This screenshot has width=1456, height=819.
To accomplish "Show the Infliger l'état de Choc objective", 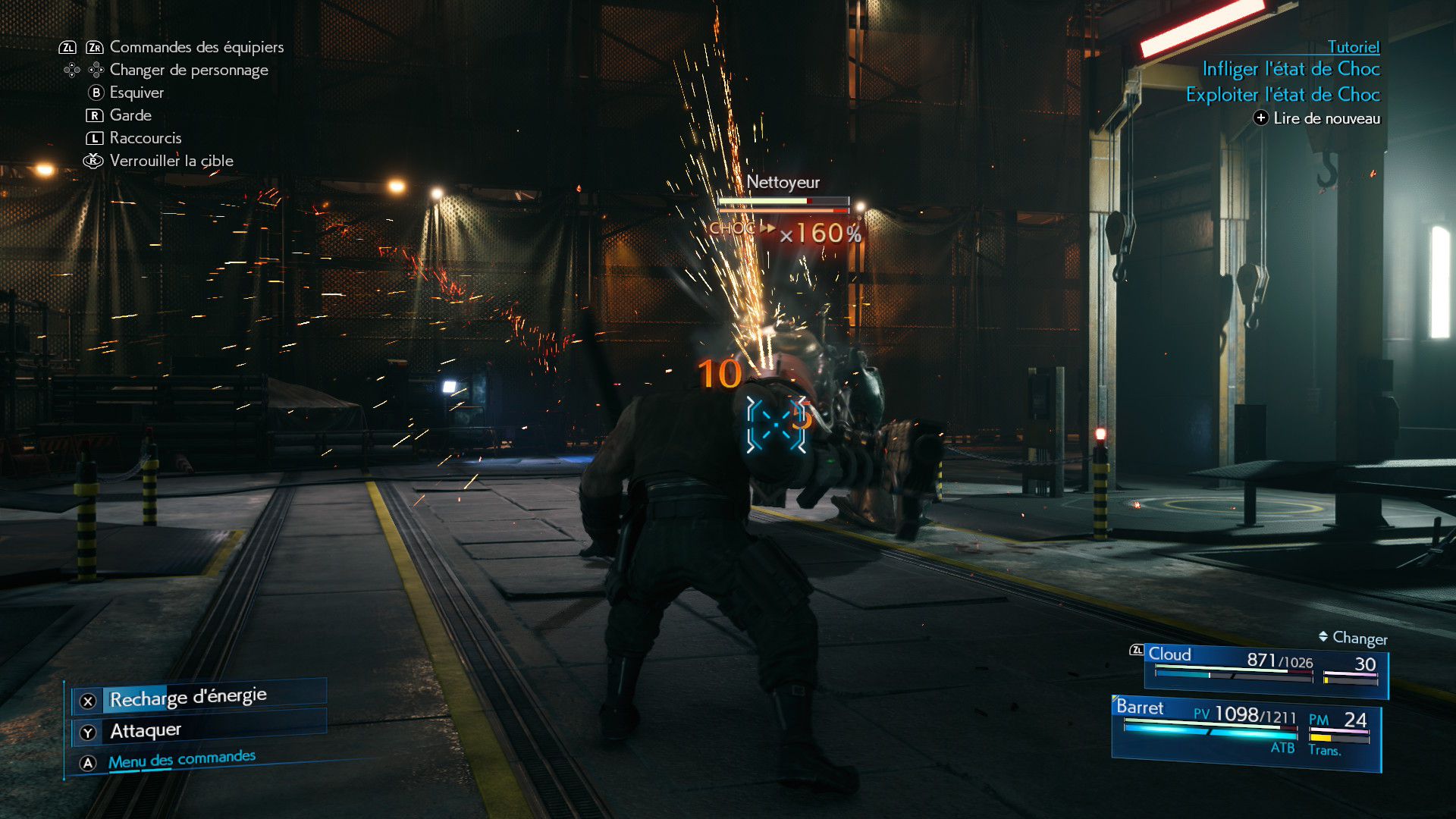I will tap(1291, 69).
